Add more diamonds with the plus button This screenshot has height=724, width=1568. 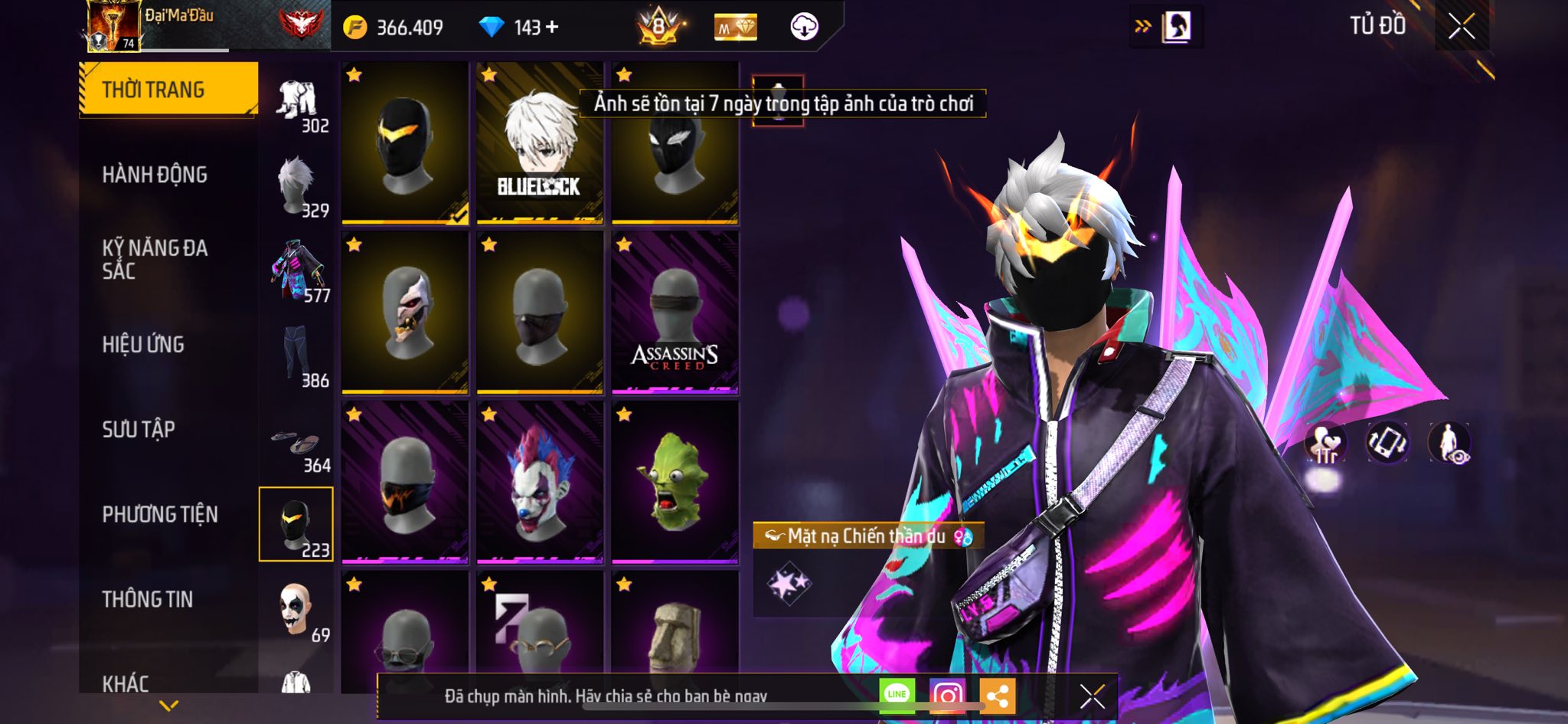552,28
